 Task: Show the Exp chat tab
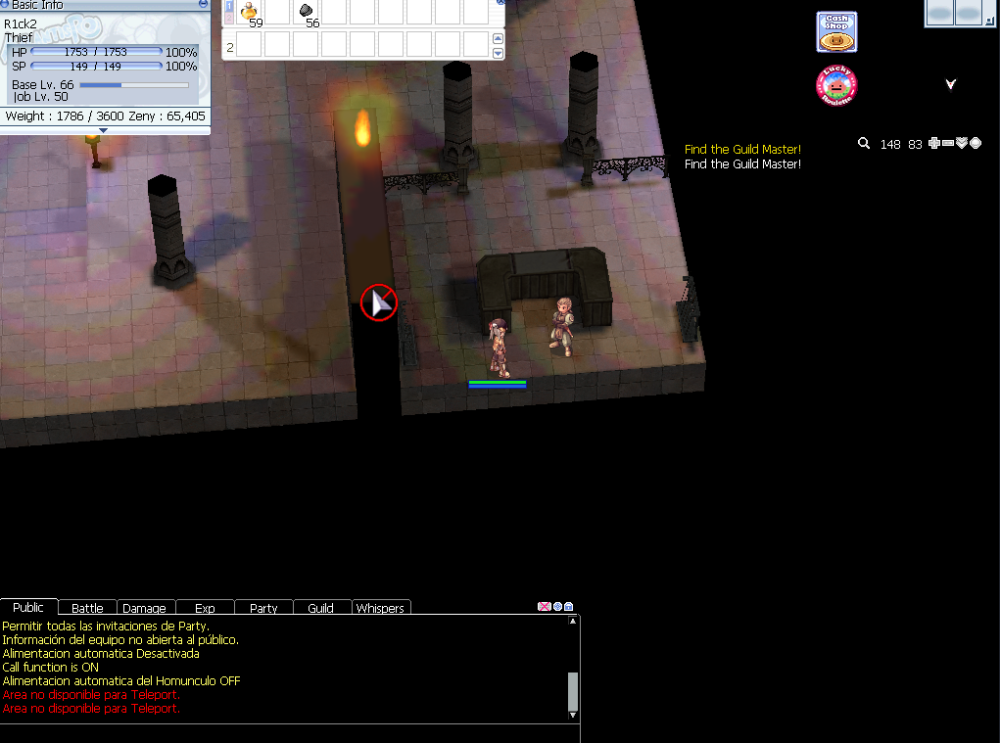pyautogui.click(x=204, y=608)
